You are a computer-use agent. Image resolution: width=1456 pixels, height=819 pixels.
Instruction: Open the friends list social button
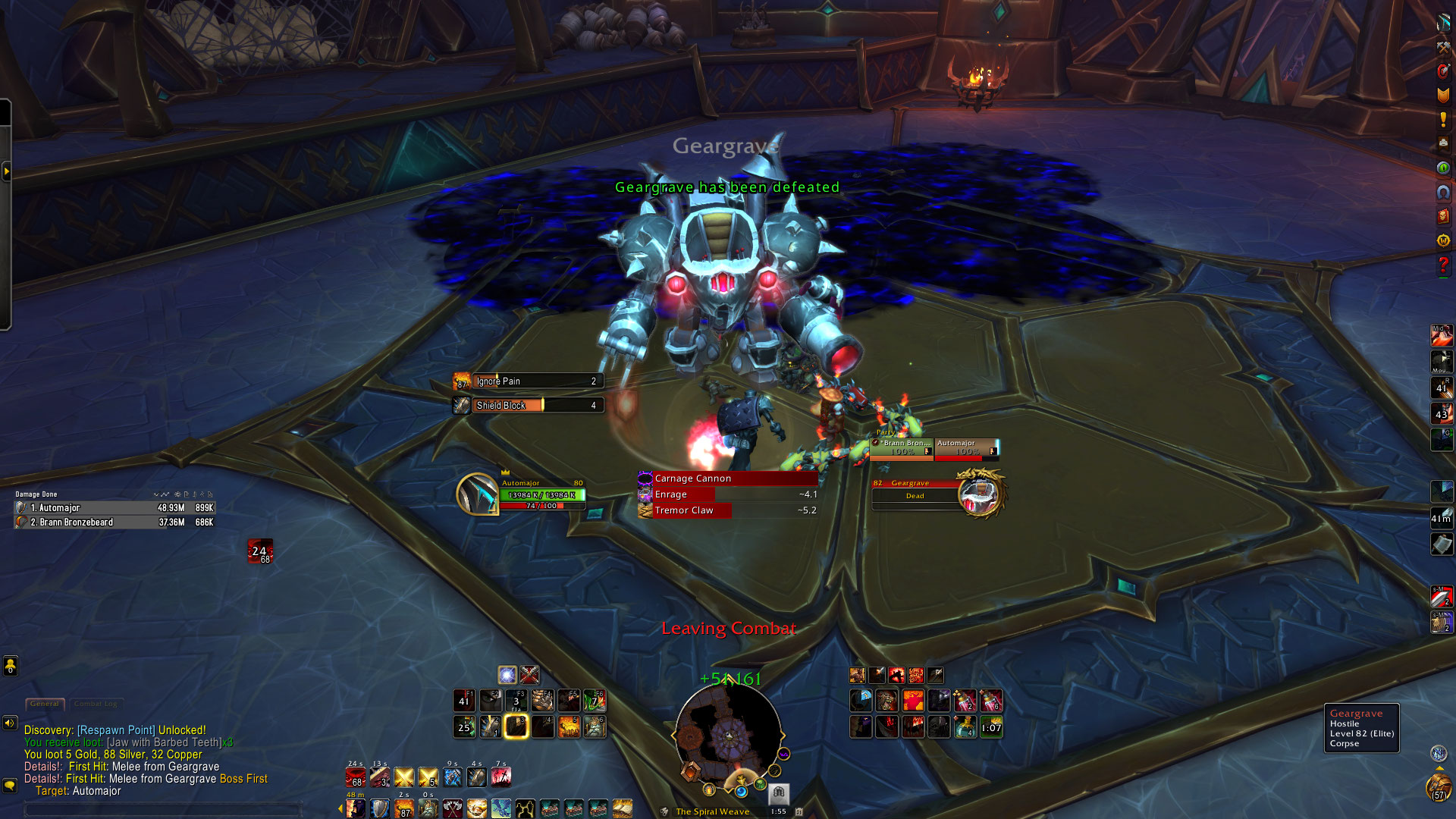pyautogui.click(x=10, y=666)
